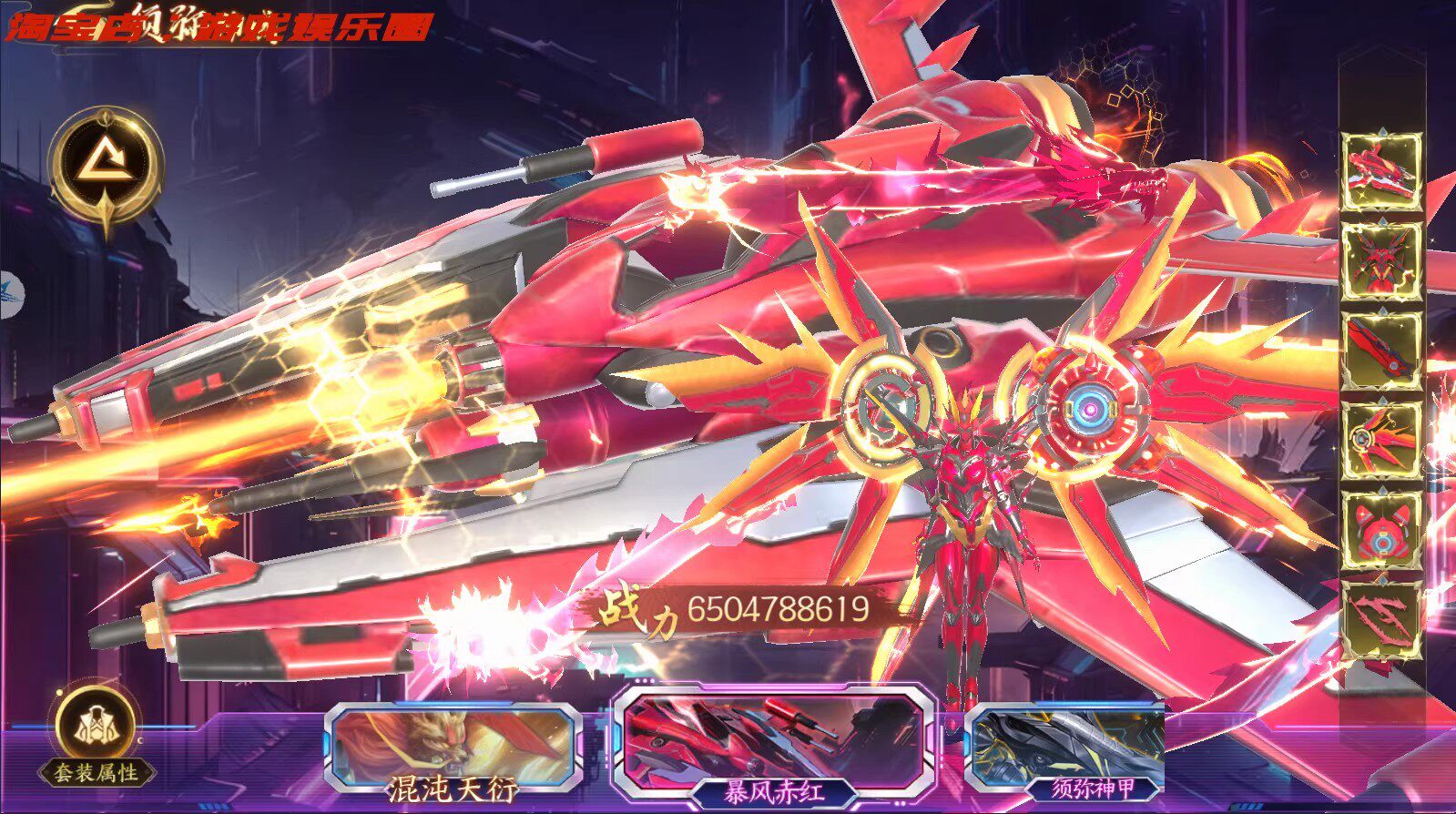Select the red blade weapon slot
1456x814 pixels.
(x=1382, y=351)
